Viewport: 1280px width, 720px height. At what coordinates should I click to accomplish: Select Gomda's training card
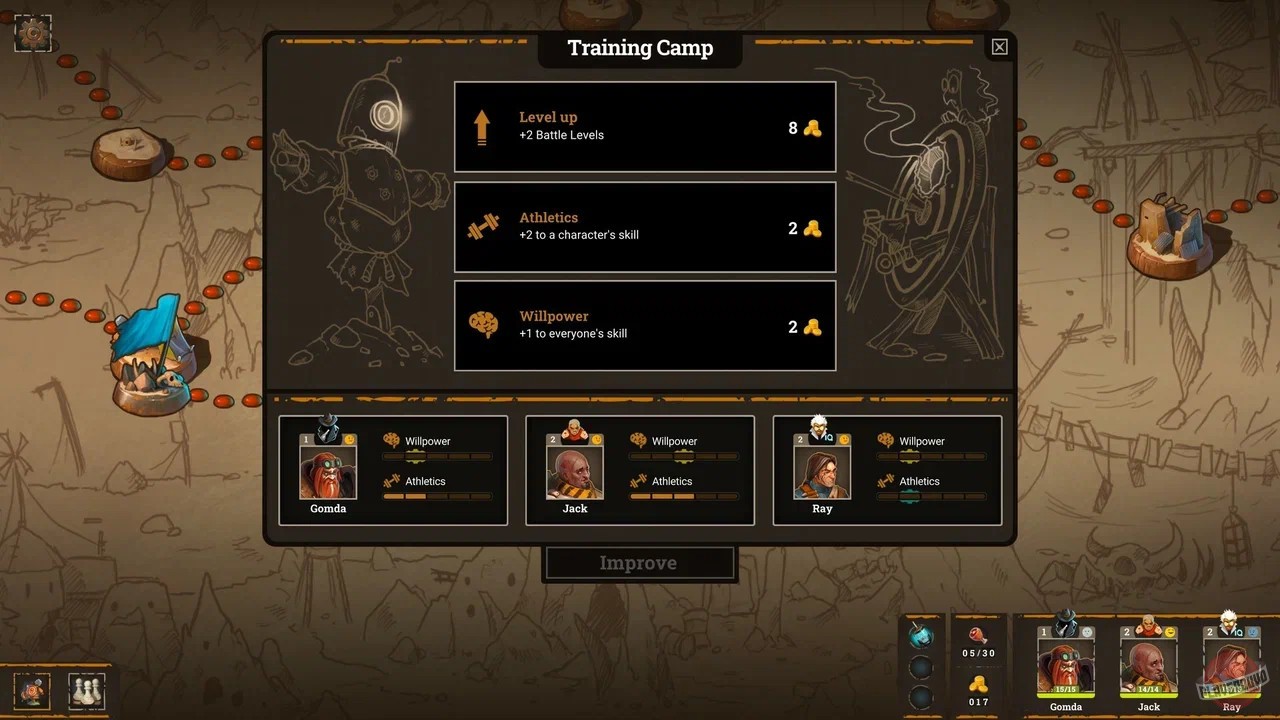point(393,470)
